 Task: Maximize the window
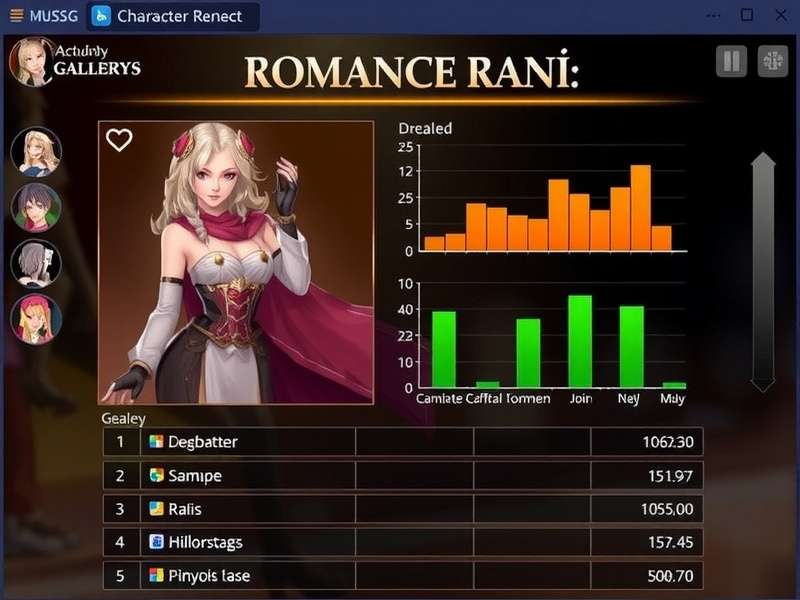[x=746, y=15]
